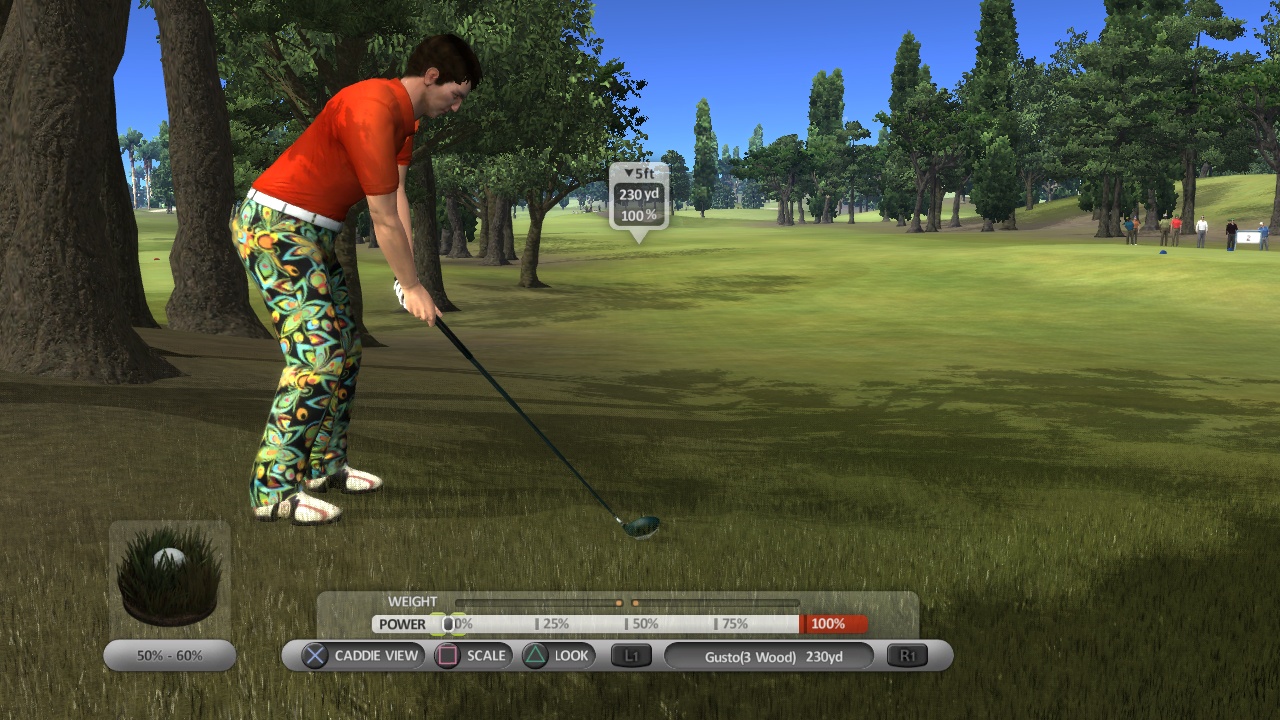Screen dimensions: 1280x720
Task: Toggle the right orange weight marker
Action: [638, 603]
